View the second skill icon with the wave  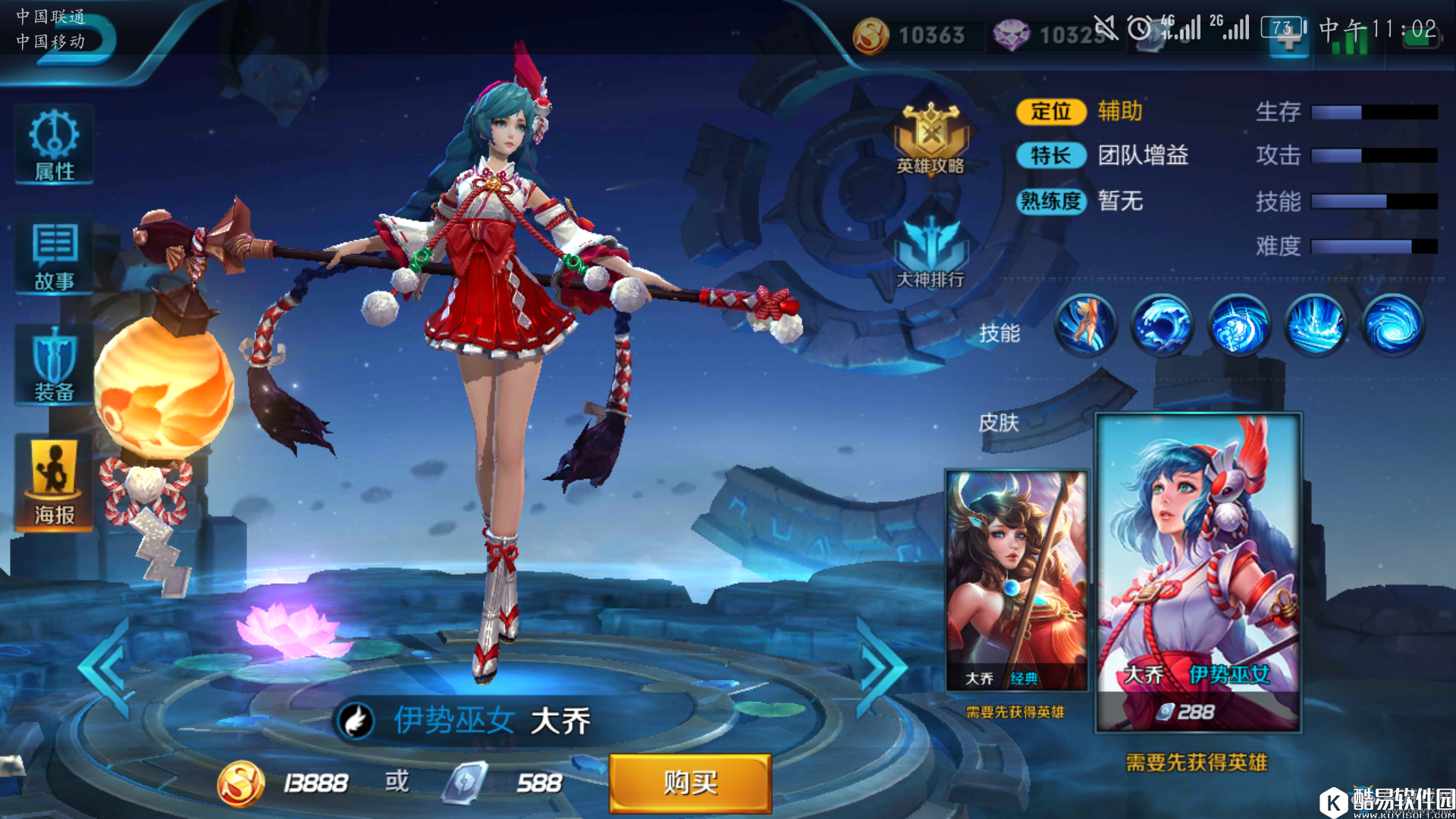click(x=1162, y=325)
